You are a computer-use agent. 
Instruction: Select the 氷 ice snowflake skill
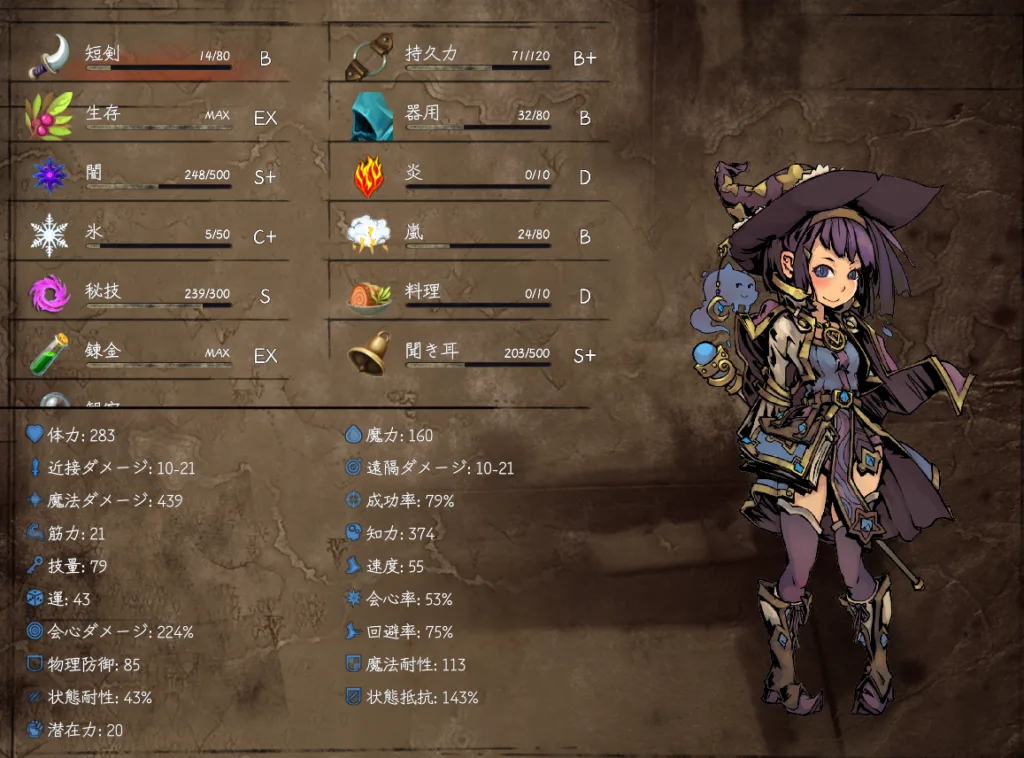tap(150, 236)
